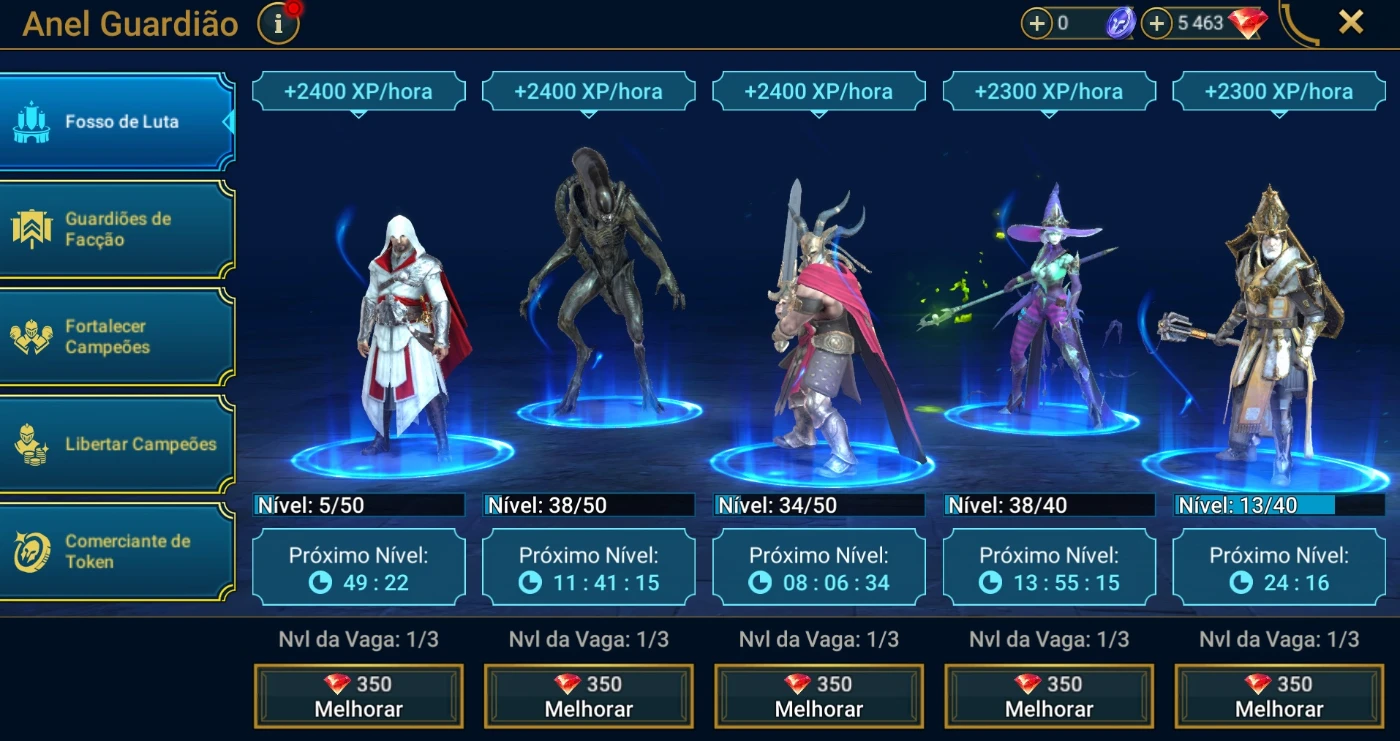Upgrade the slot below the Alien champion
The width and height of the screenshot is (1400, 741).
[x=589, y=696]
